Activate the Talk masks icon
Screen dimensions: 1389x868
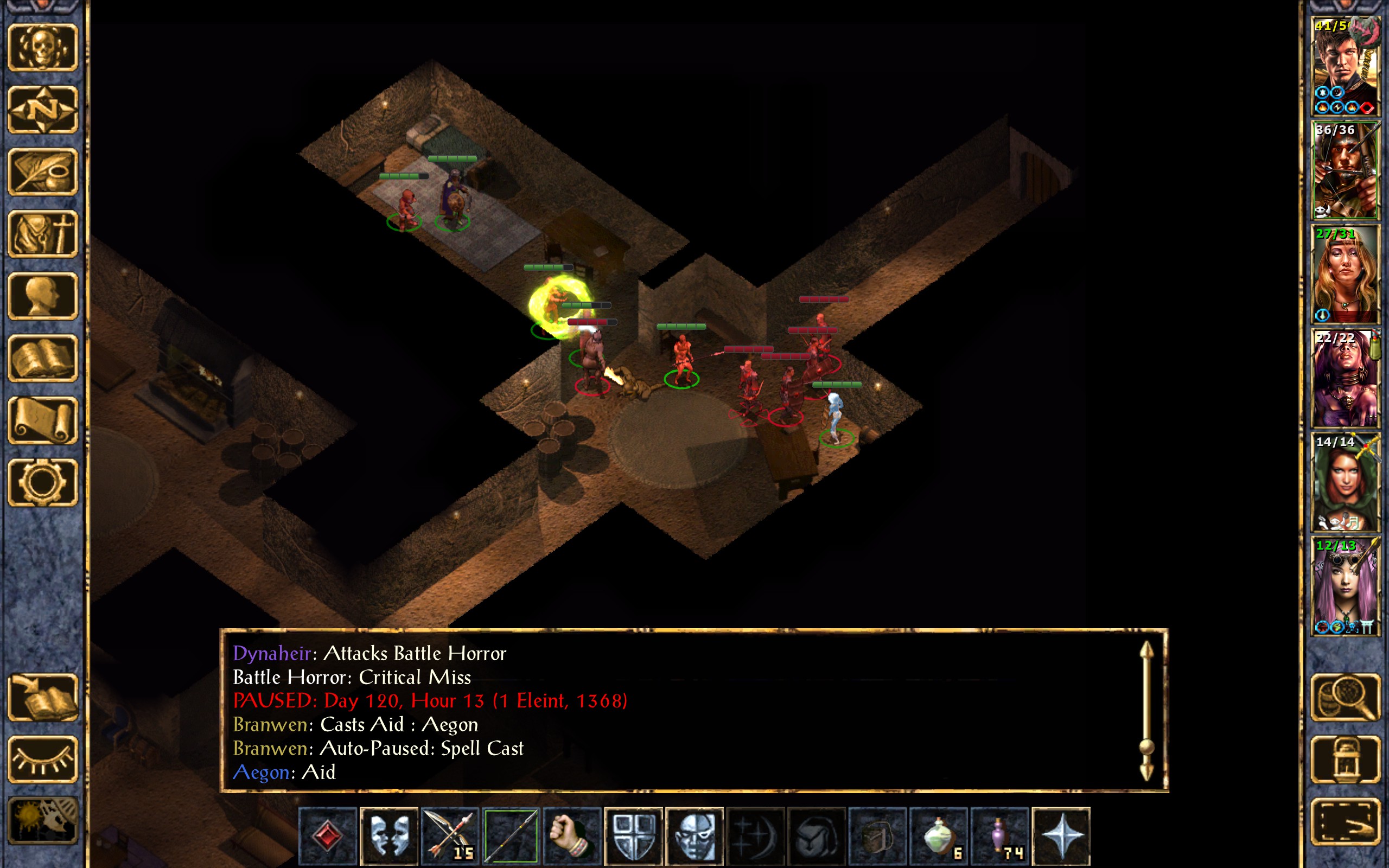389,836
